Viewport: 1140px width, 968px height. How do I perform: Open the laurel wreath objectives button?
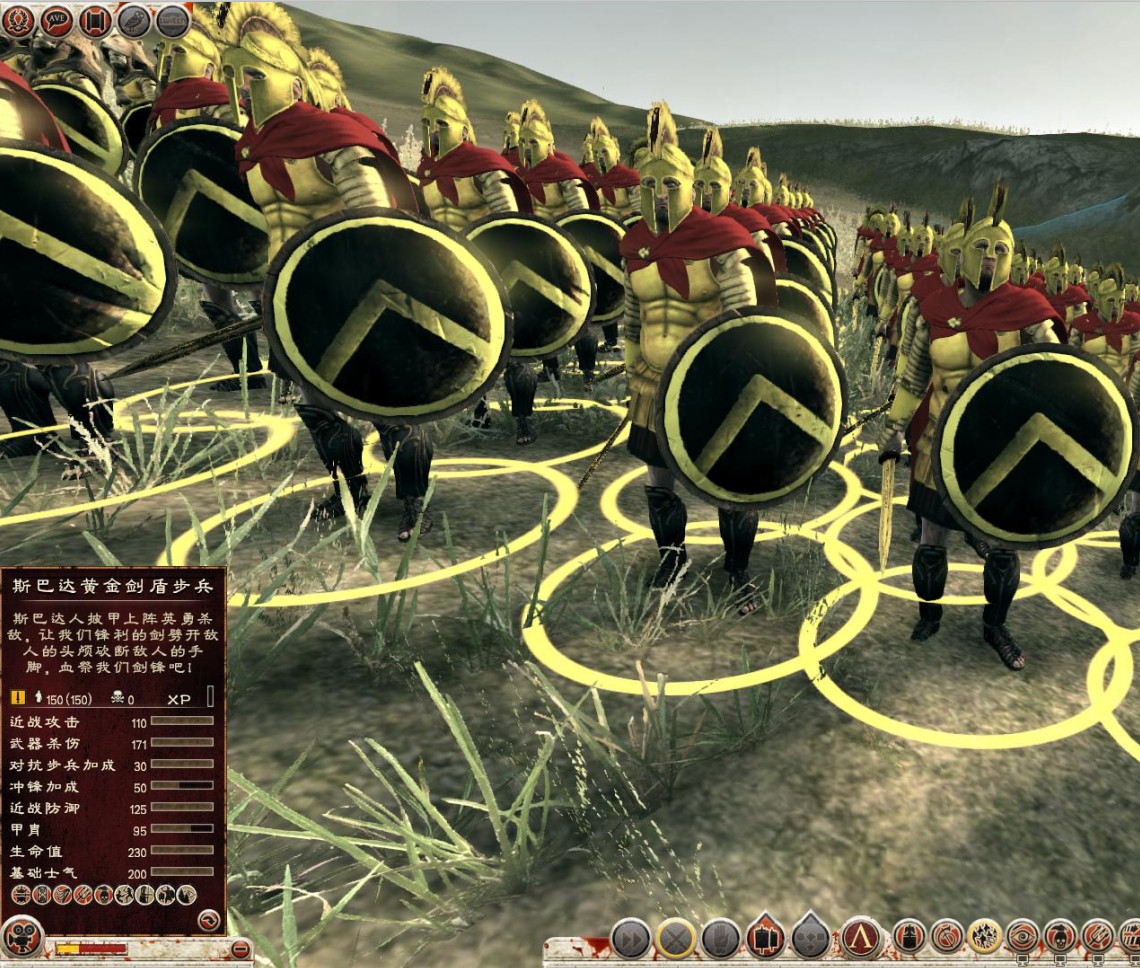[x=18, y=20]
